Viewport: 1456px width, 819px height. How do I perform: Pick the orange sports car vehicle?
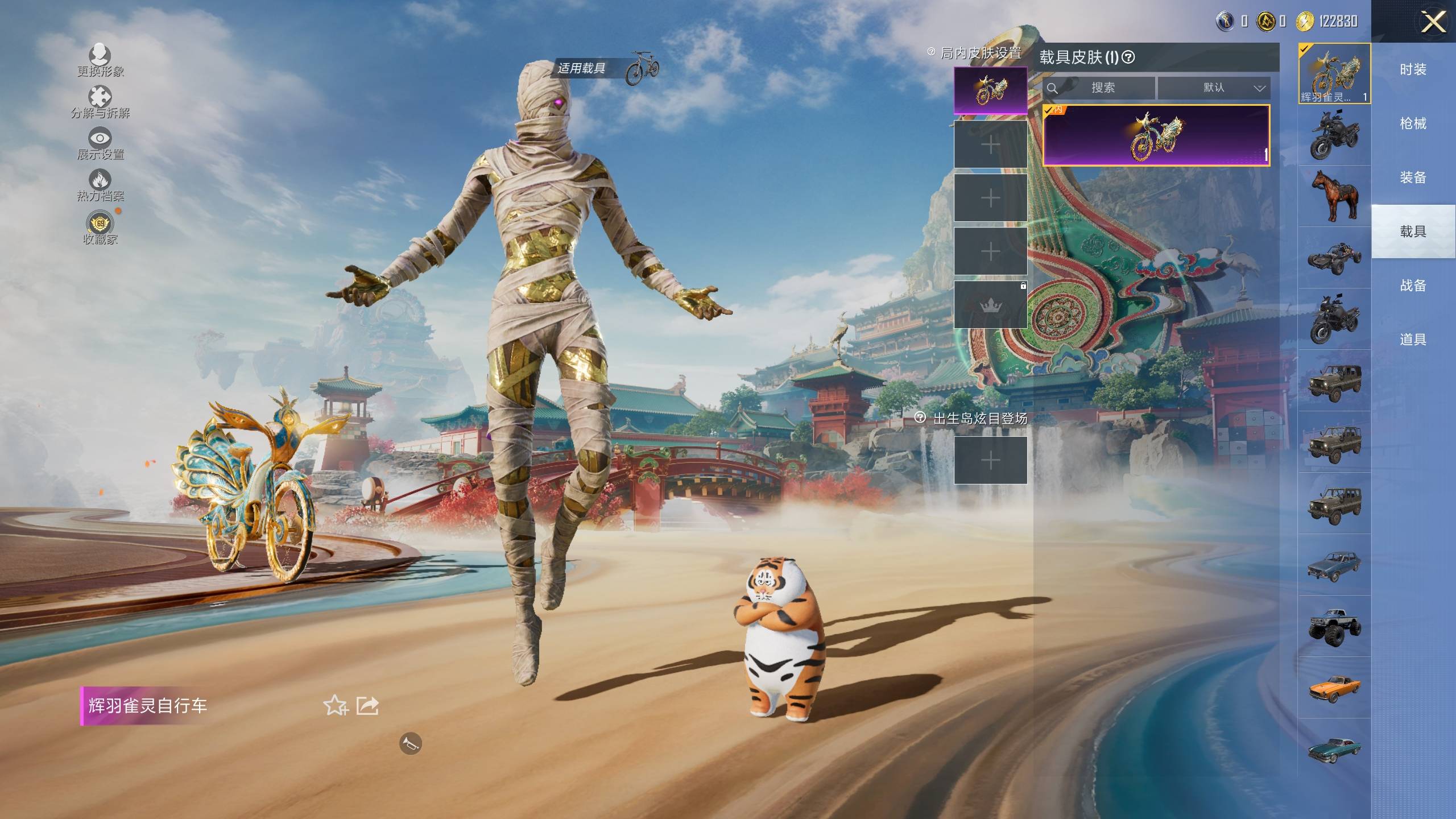point(1334,688)
